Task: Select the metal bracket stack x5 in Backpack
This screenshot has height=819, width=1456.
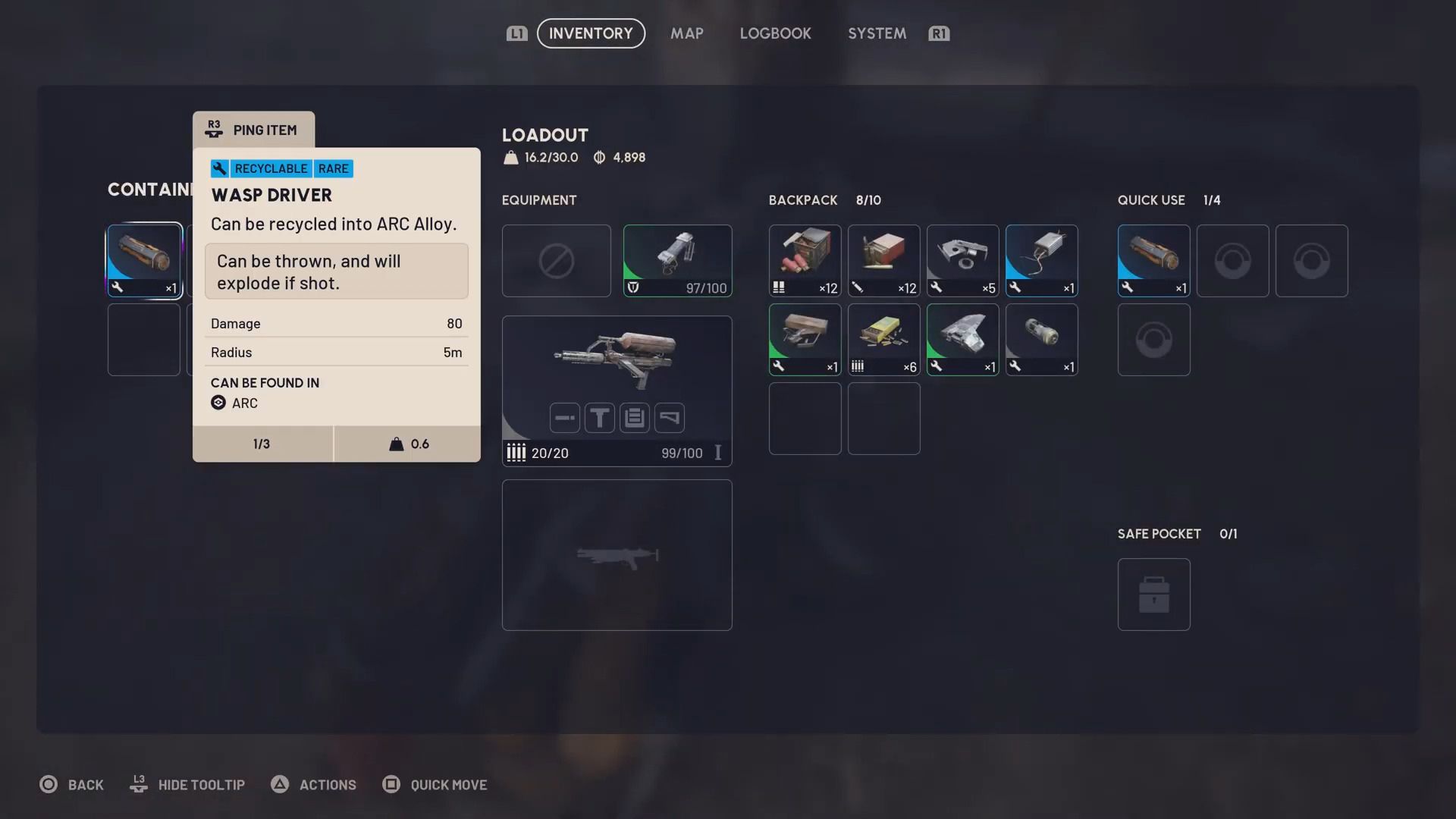Action: click(x=962, y=260)
